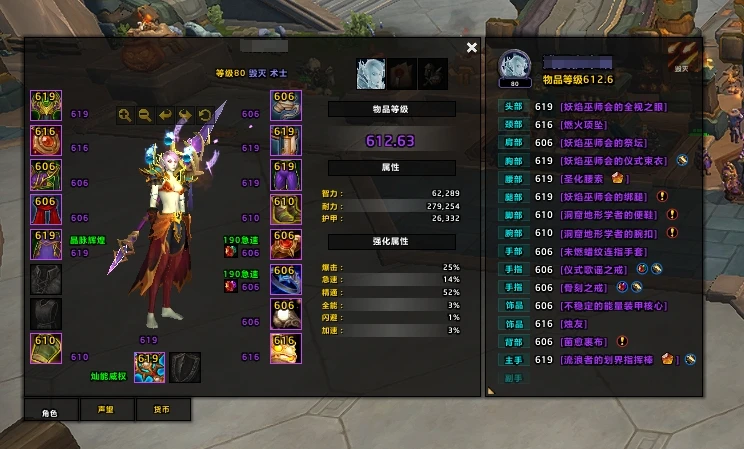Click the 610 boots equipment slot
This screenshot has height=449, width=744.
tap(286, 210)
